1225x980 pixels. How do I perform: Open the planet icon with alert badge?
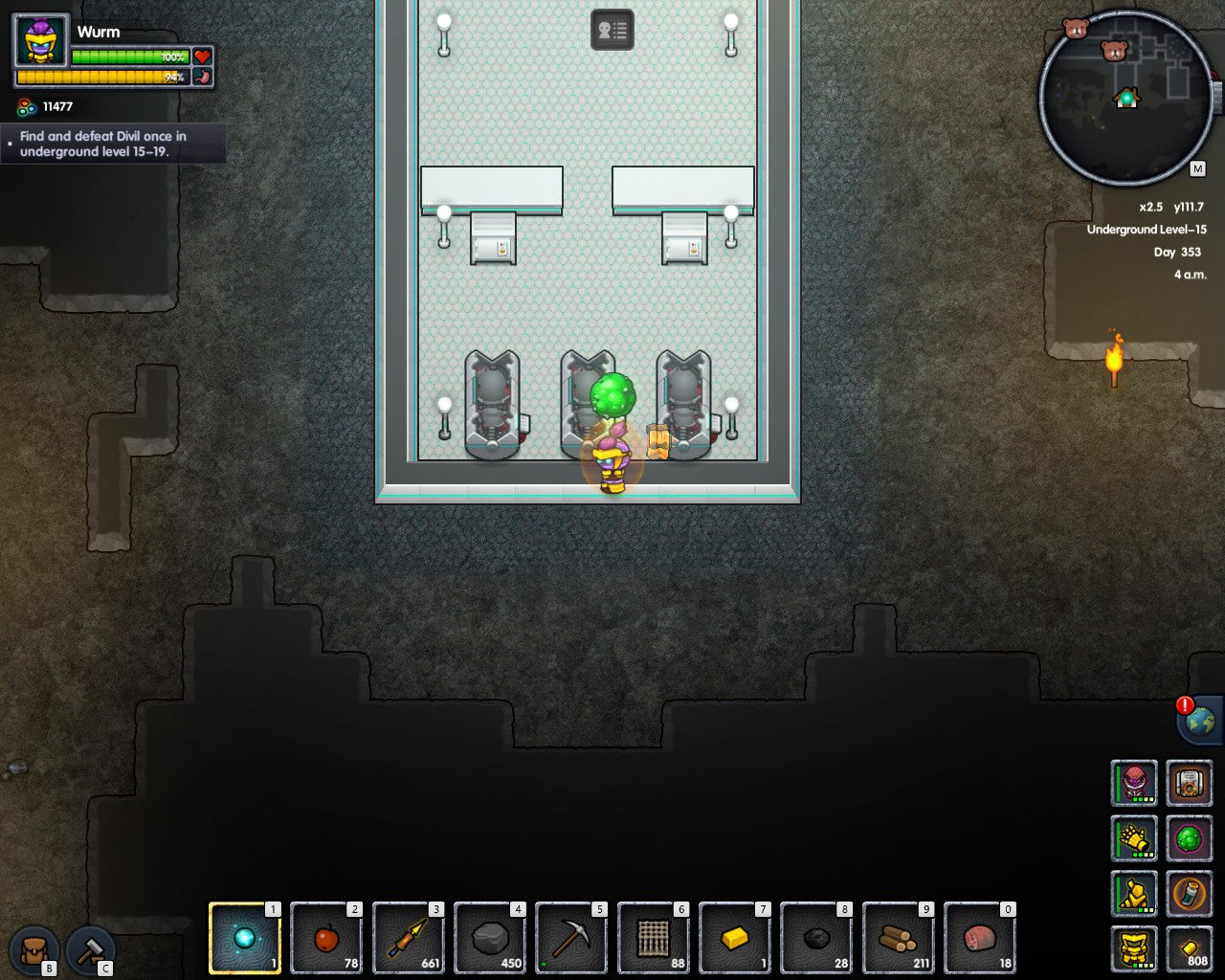point(1200,720)
